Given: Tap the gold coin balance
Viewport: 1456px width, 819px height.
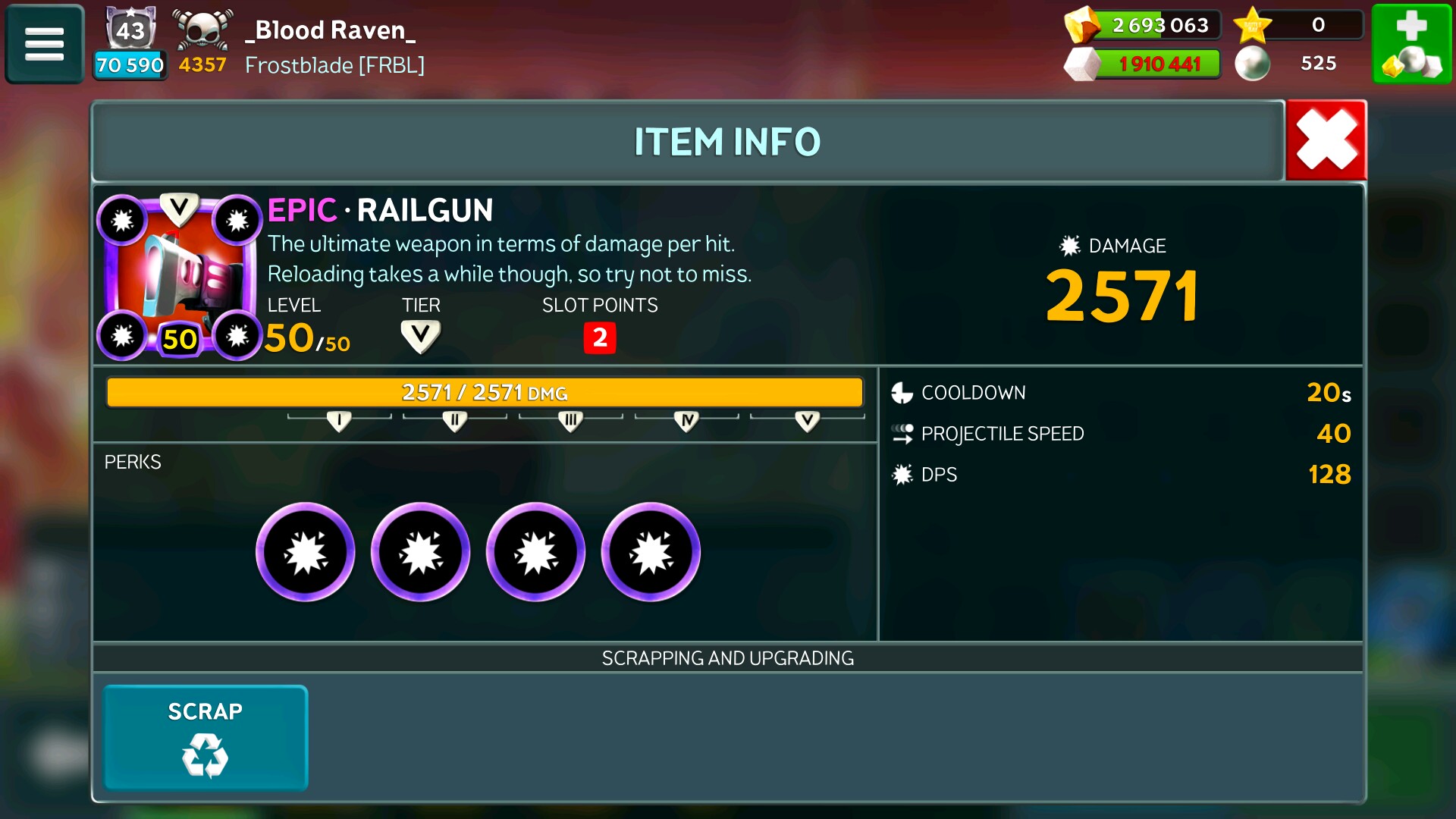Looking at the screenshot, I should pyautogui.click(x=1159, y=25).
